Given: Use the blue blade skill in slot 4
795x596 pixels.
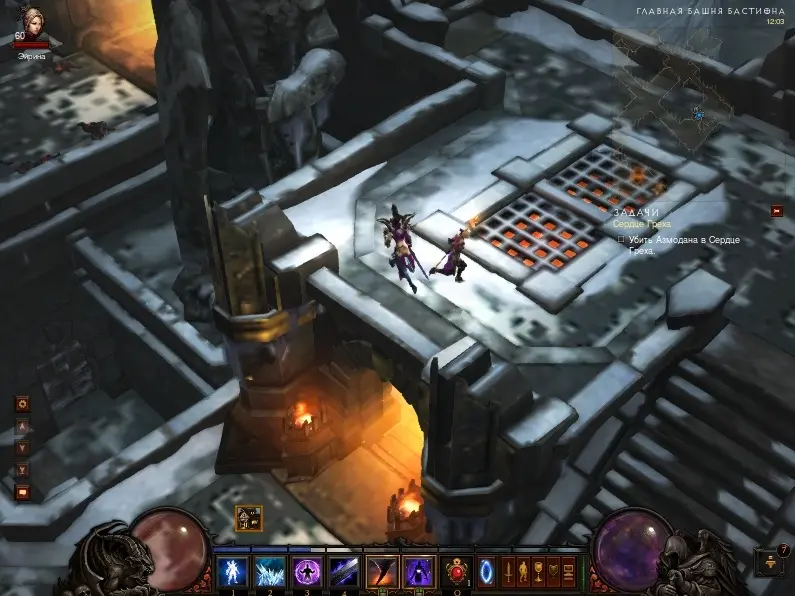Looking at the screenshot, I should point(343,572).
